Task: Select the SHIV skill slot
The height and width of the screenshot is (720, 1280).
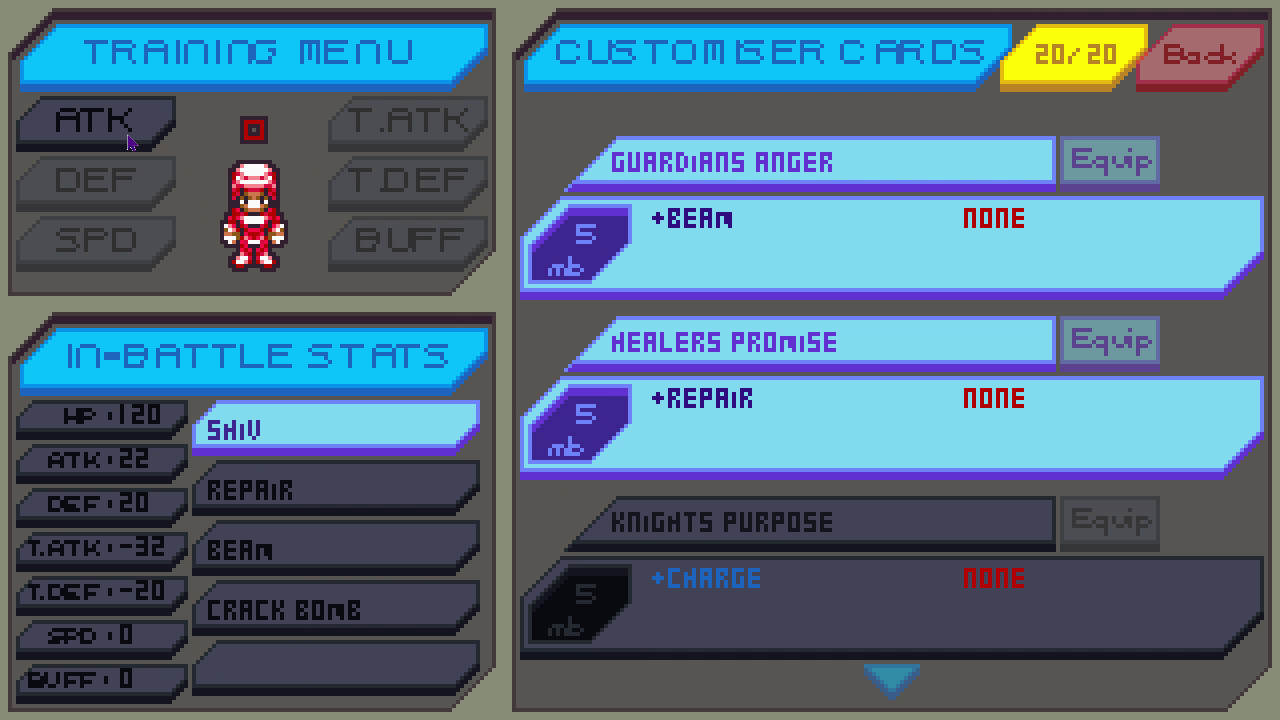Action: point(335,428)
